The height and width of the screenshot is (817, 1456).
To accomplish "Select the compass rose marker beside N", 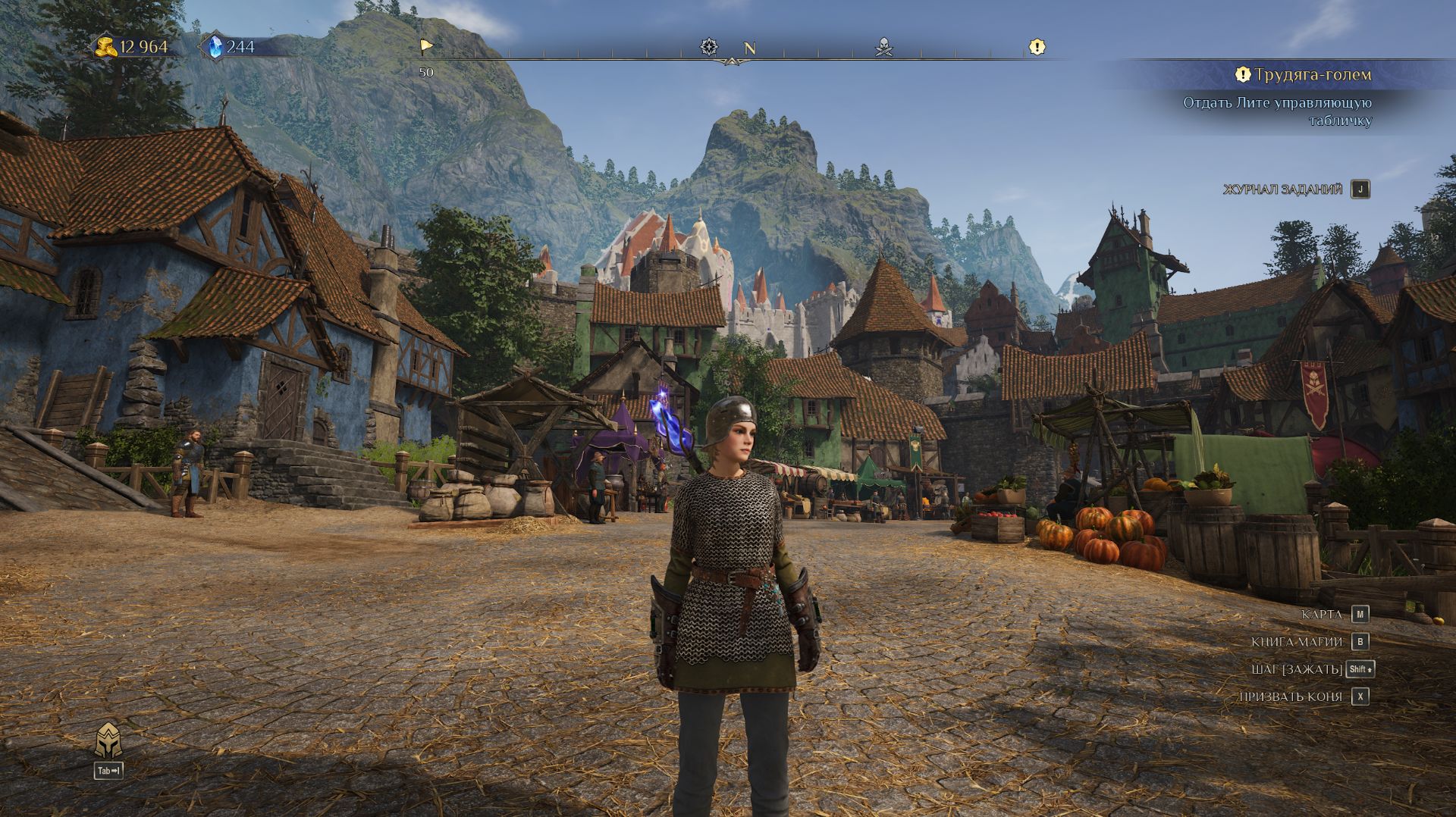I will 708,47.
